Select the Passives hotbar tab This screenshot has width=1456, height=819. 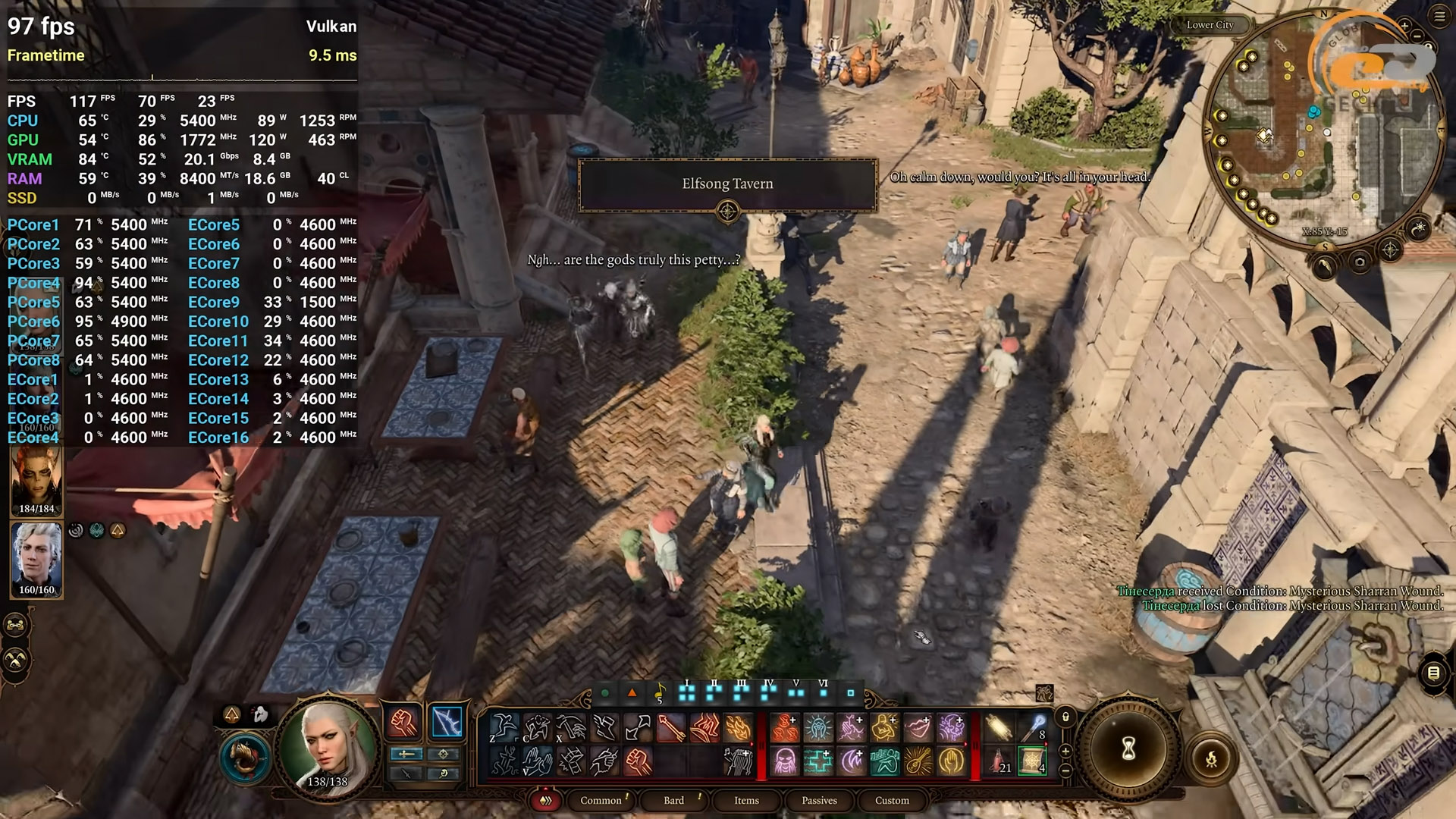point(819,800)
